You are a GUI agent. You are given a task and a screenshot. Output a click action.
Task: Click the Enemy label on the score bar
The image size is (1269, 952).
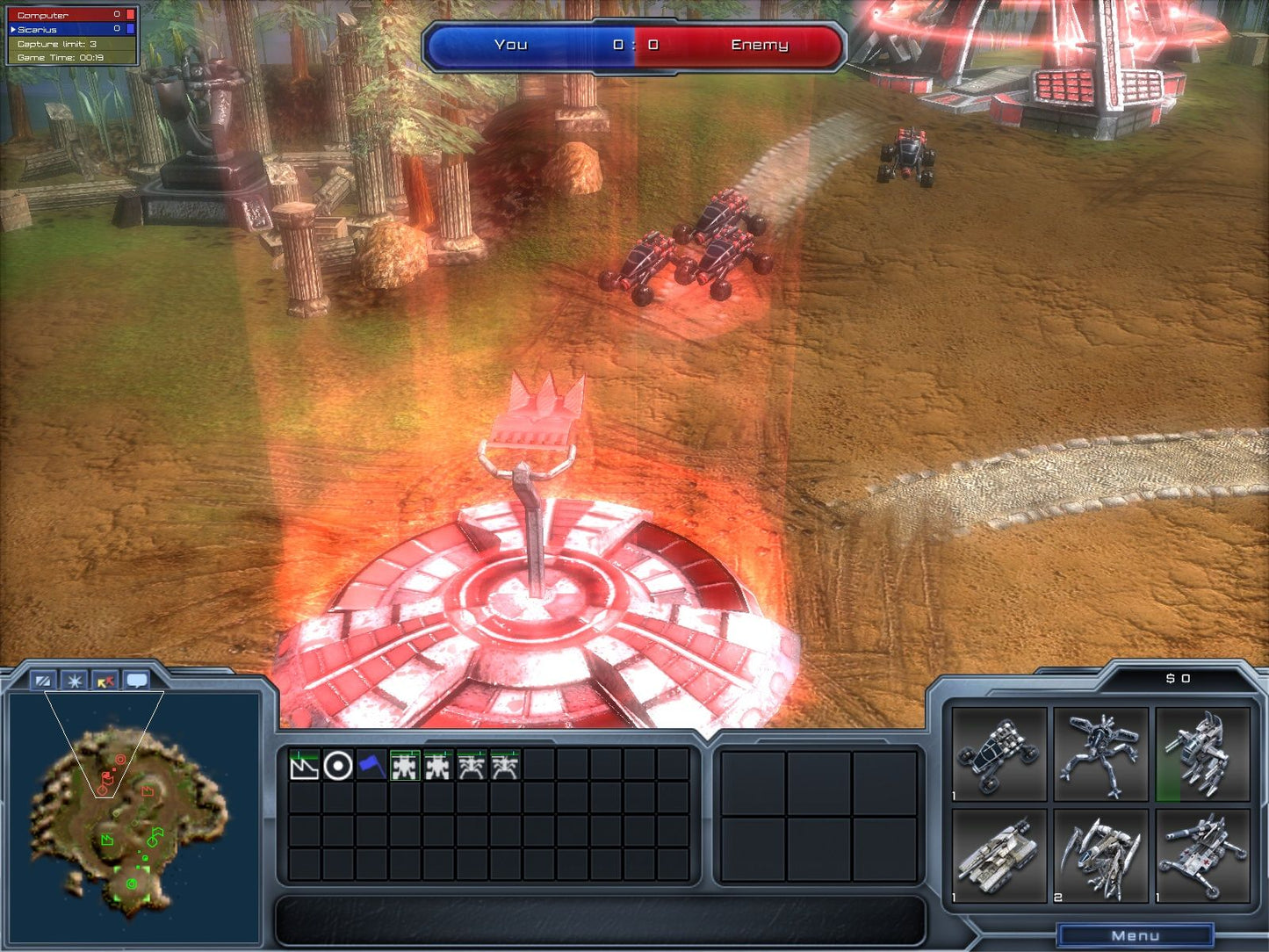coord(760,45)
